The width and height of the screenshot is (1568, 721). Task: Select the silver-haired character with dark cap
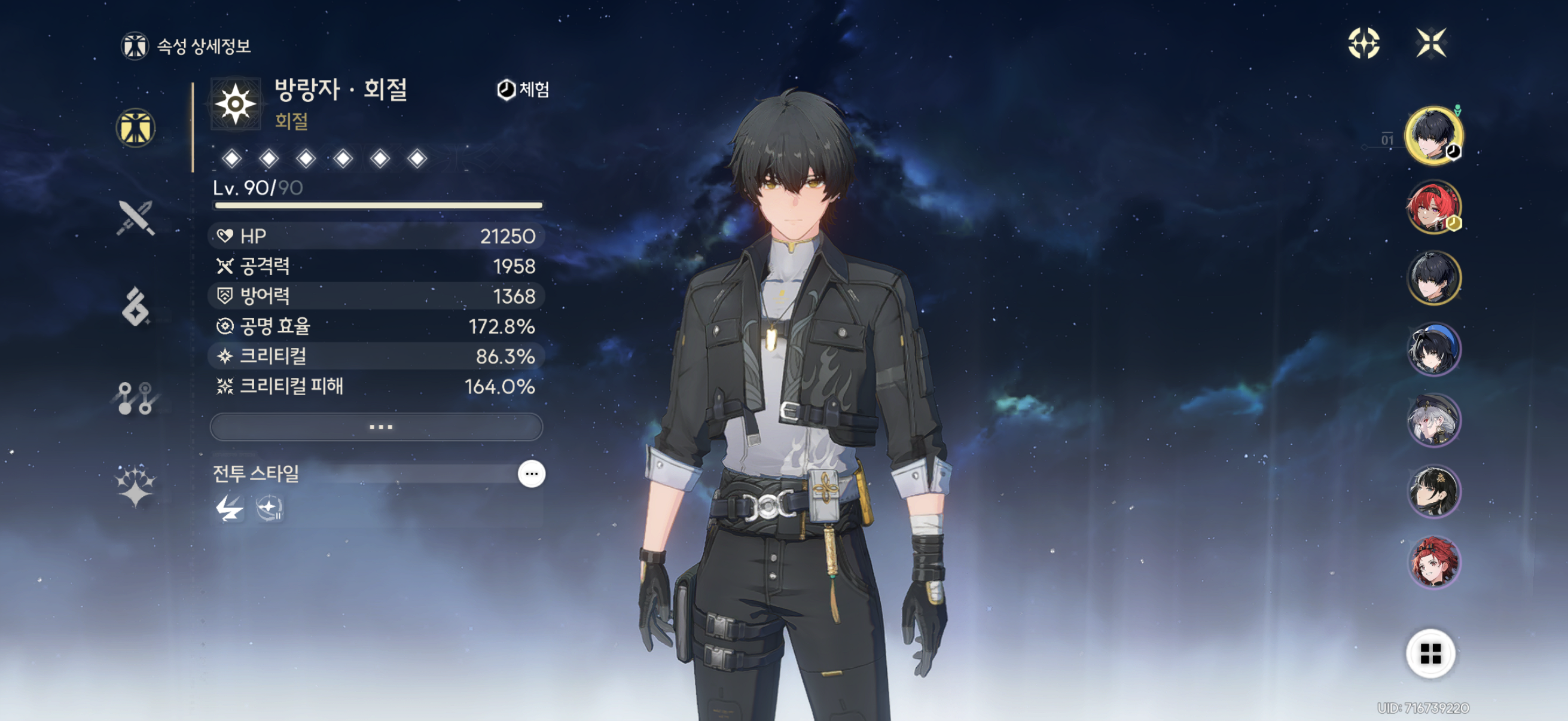1433,420
